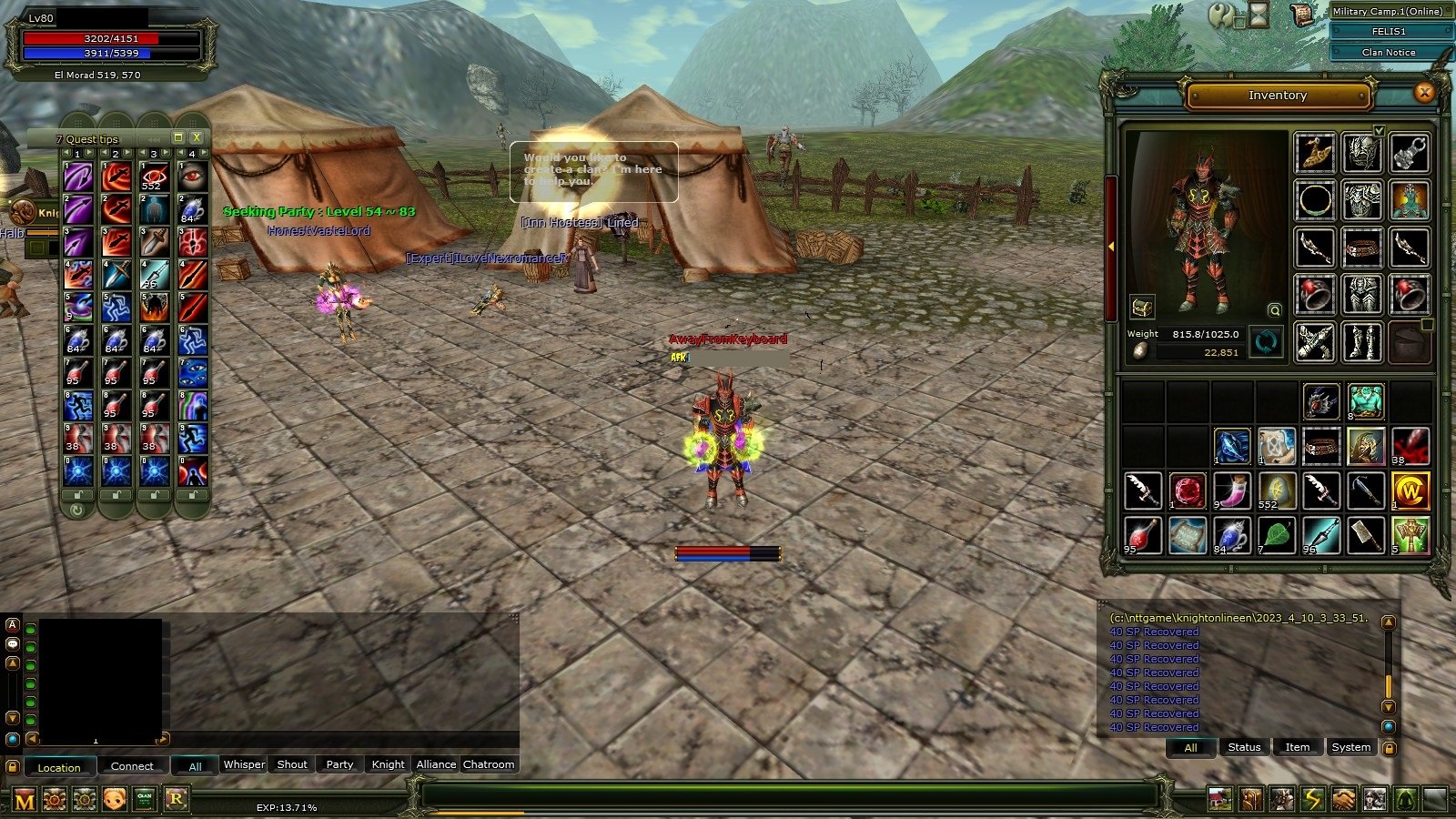This screenshot has width=1456, height=819.
Task: Select the handshake trade icon on the shortcut bar
Action: pyautogui.click(x=1343, y=796)
